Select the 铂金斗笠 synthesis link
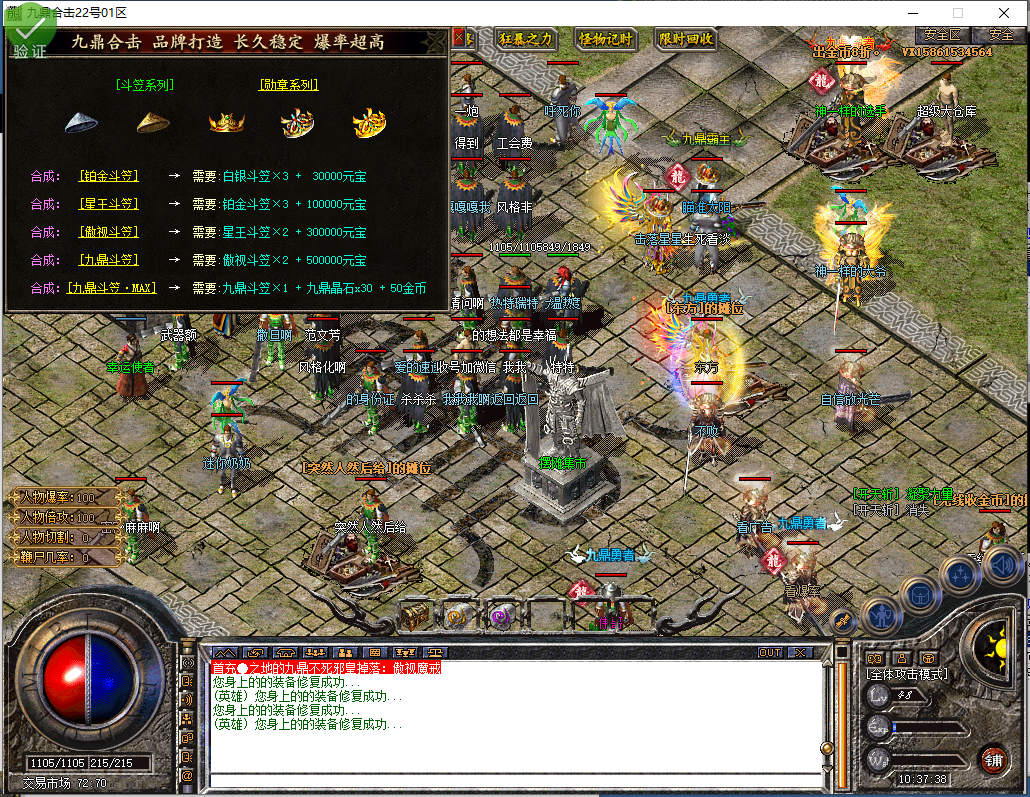The height and width of the screenshot is (797, 1030). click(109, 176)
